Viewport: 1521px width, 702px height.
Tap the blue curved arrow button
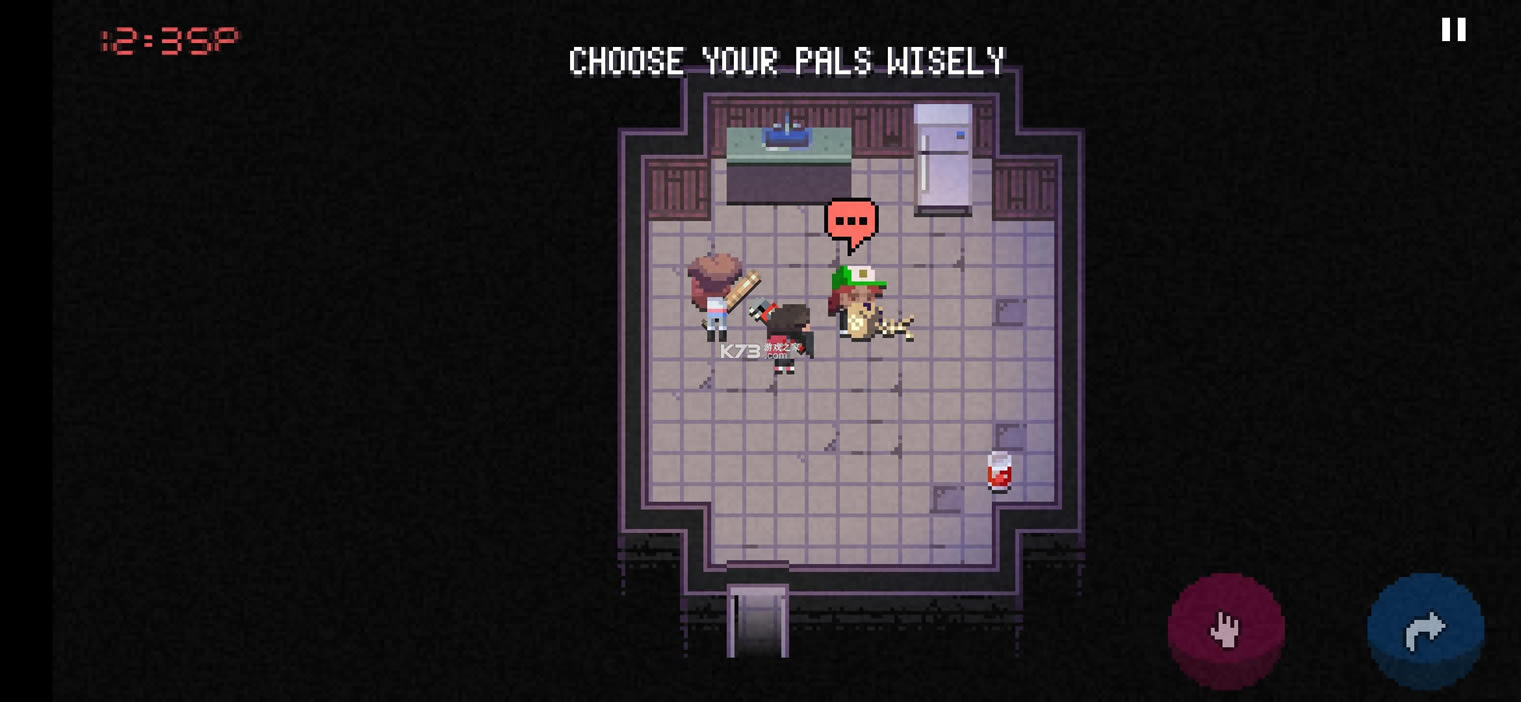(1425, 630)
